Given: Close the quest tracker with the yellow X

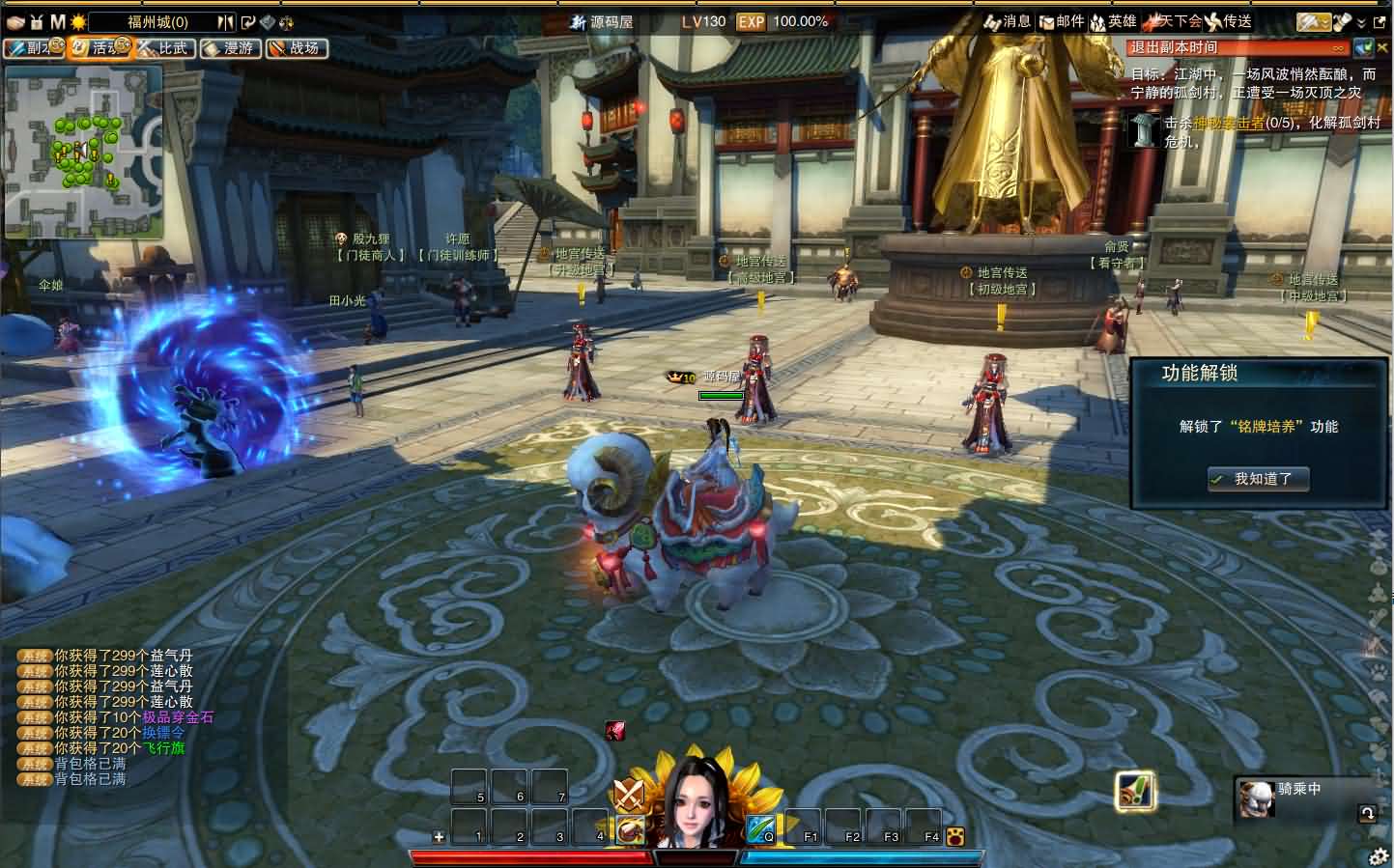Looking at the screenshot, I should [1383, 47].
